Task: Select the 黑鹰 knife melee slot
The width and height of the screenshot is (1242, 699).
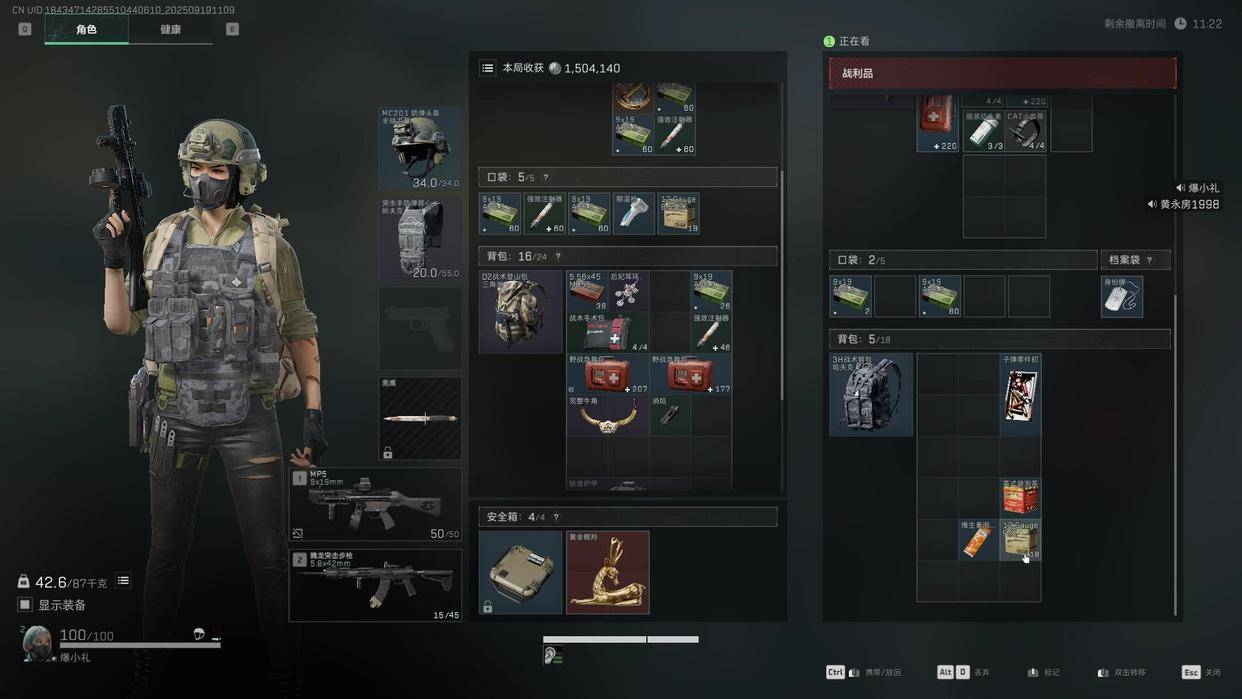Action: (420, 418)
